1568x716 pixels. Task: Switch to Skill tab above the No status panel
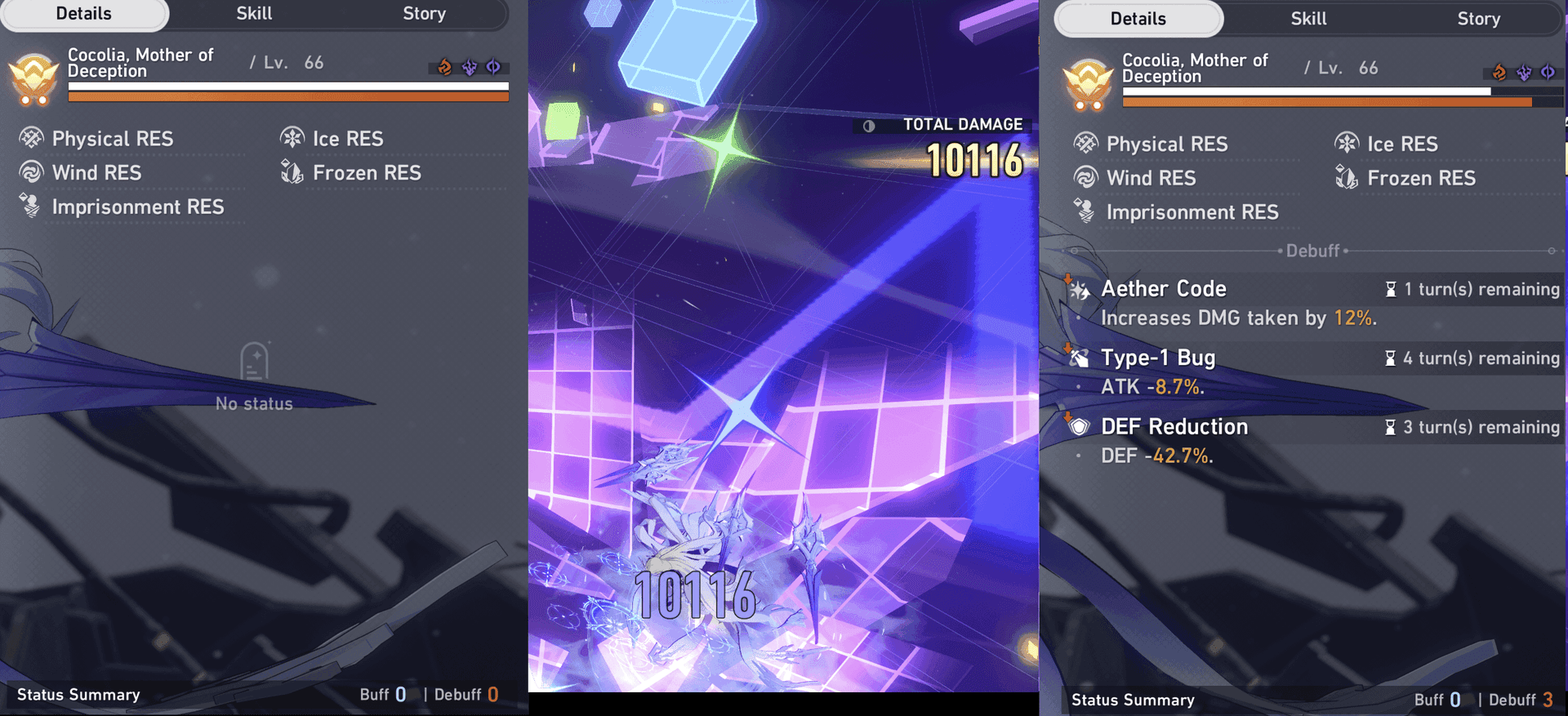click(254, 14)
